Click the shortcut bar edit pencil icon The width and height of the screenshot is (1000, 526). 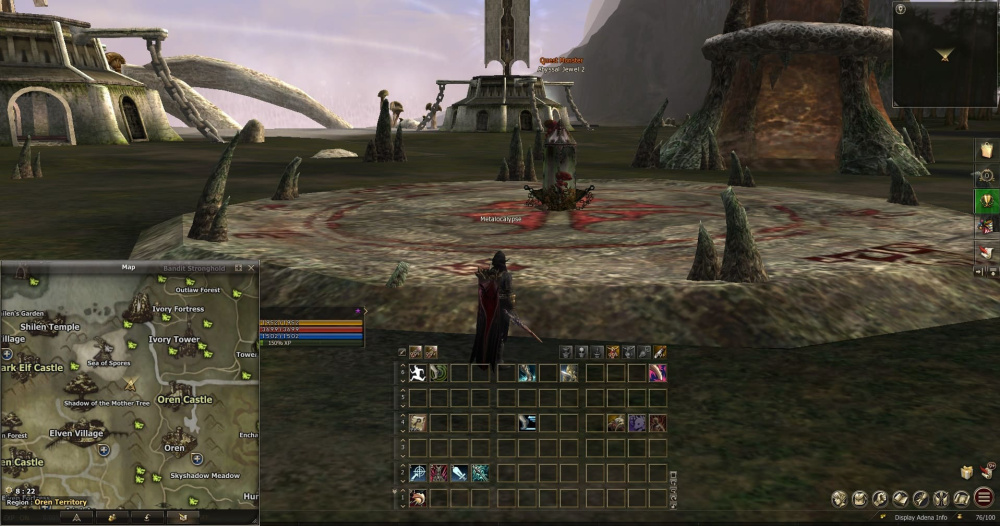click(x=402, y=352)
